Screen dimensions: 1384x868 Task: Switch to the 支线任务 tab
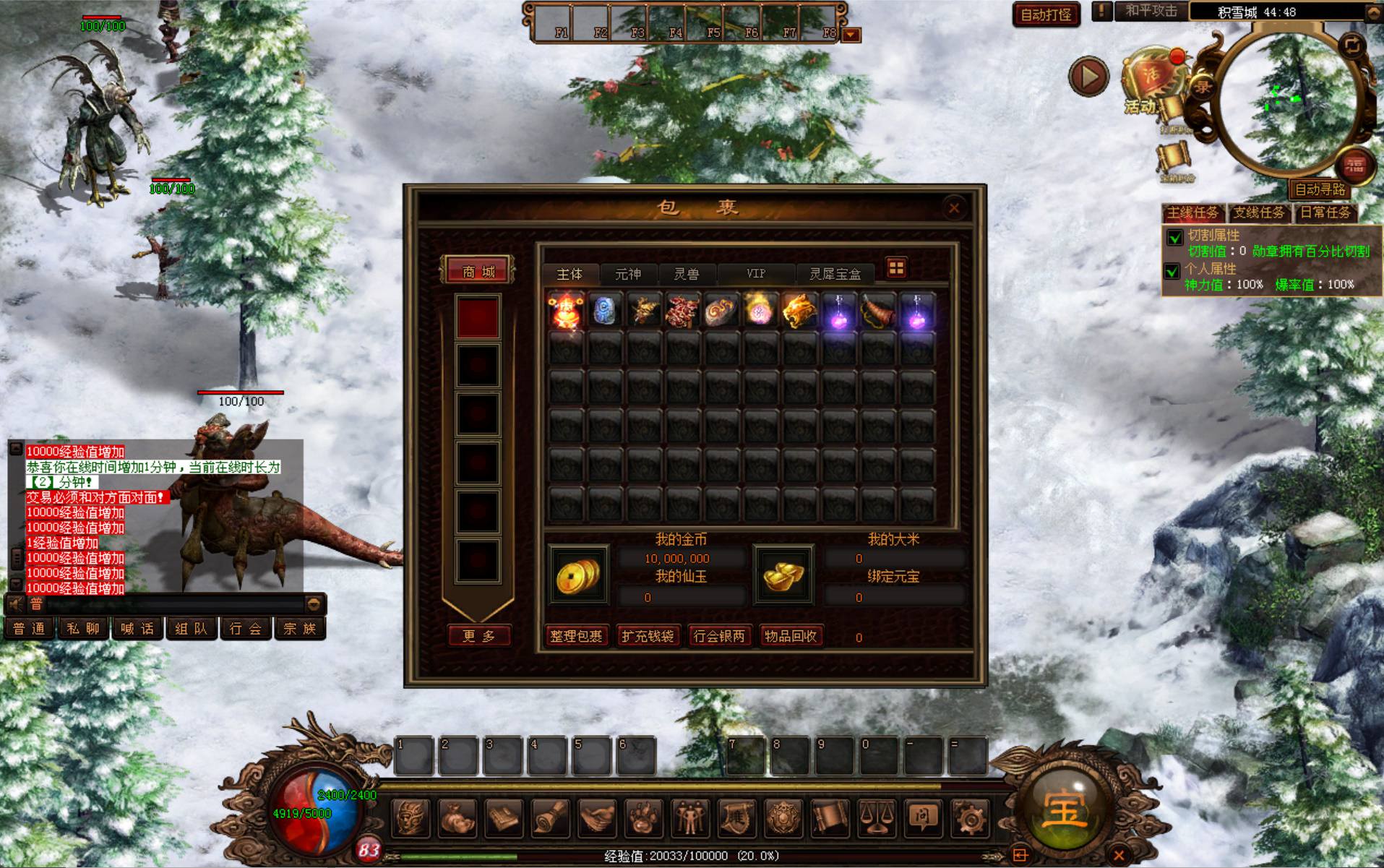(x=1258, y=212)
